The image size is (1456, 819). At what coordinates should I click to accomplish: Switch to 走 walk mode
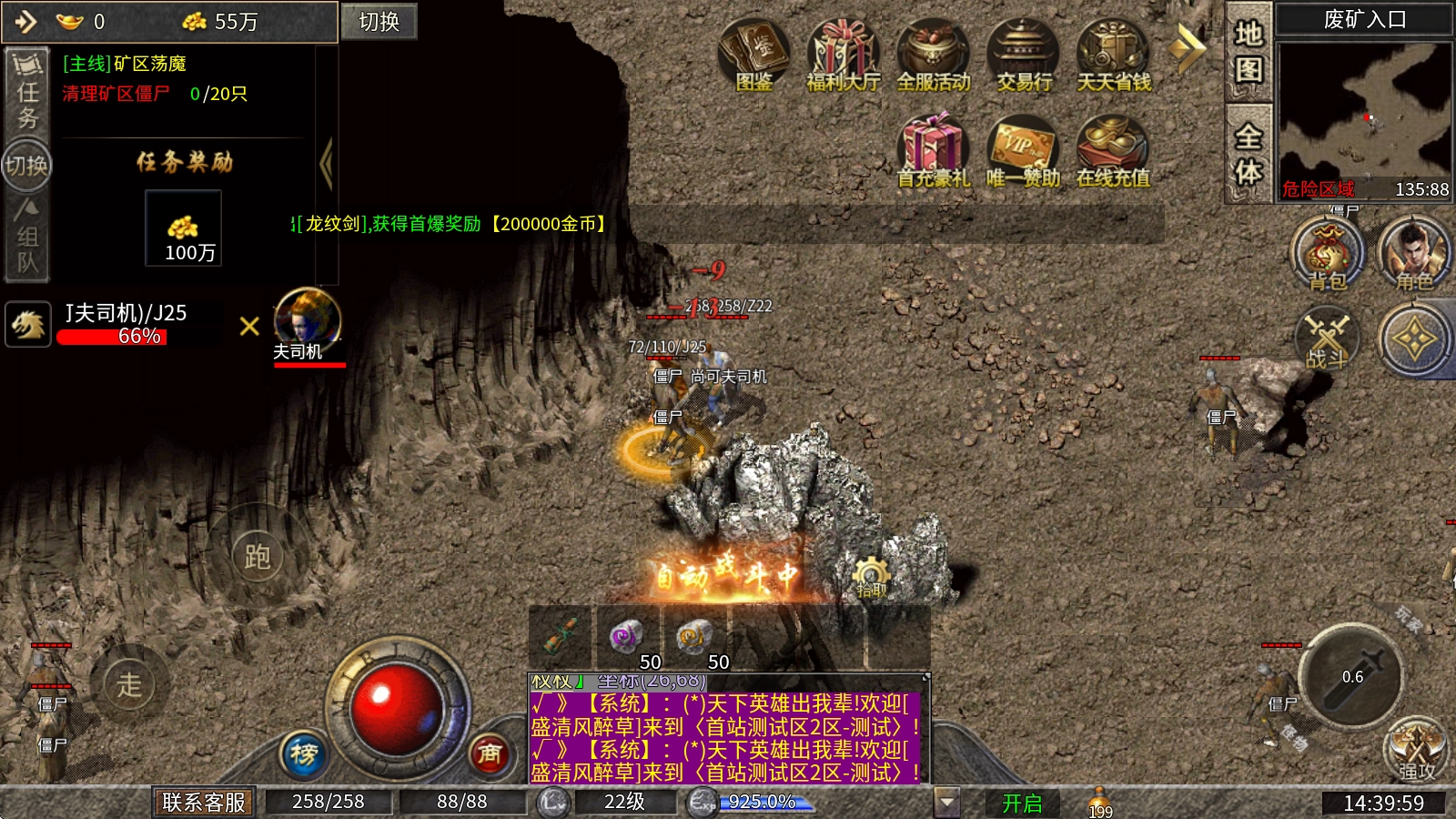(129, 684)
